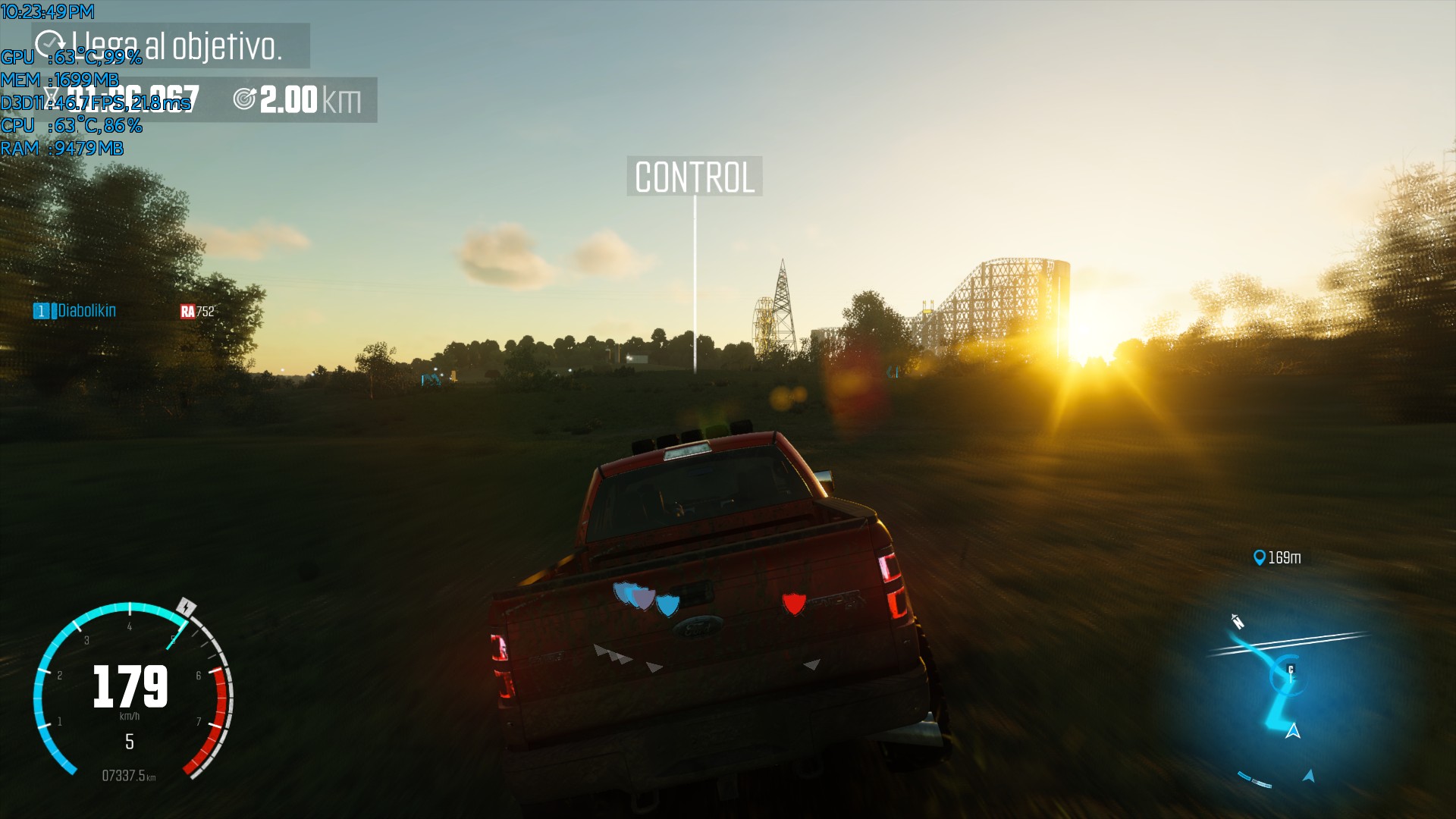
Task: Select the "Llega al objetivo" objective tracker
Action: click(171, 46)
